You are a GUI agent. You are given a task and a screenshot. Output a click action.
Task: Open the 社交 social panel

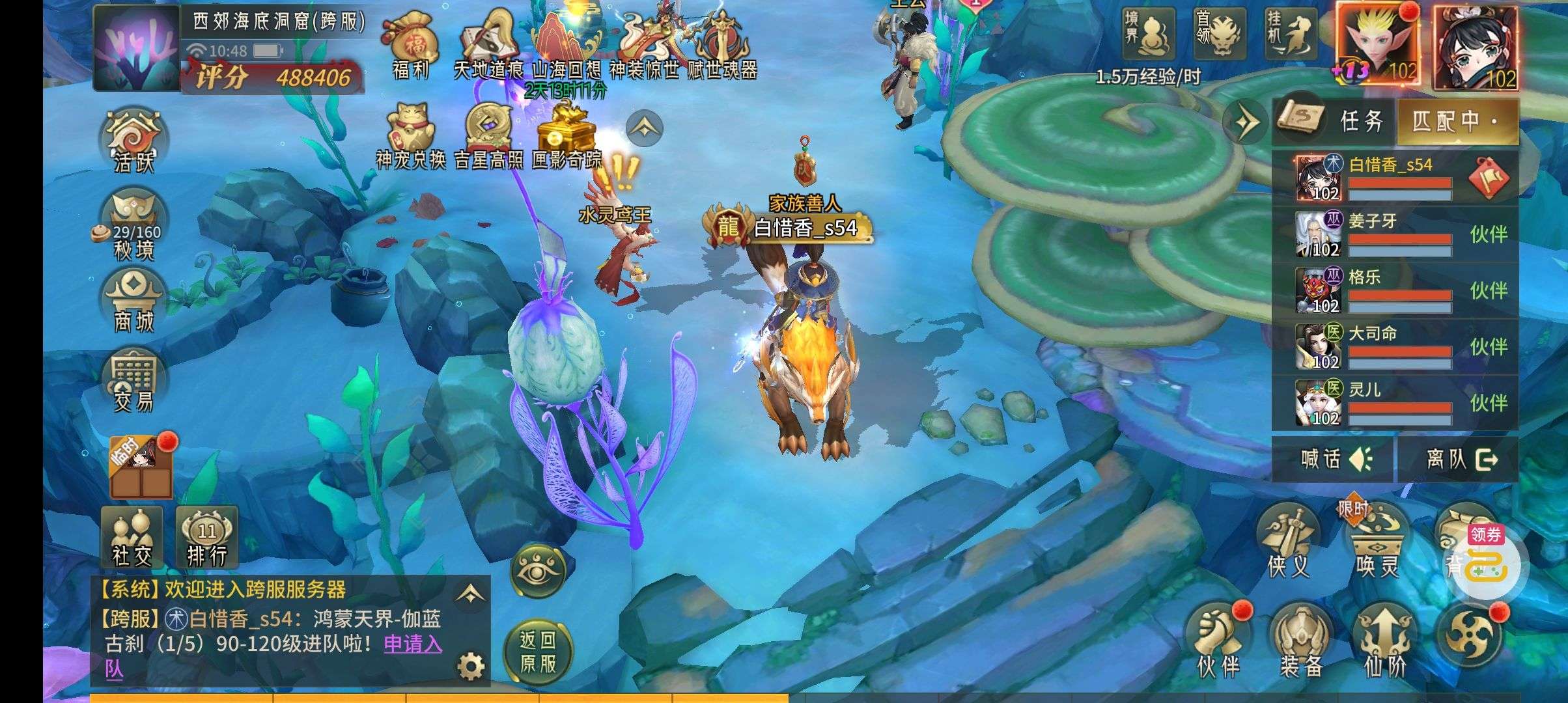[x=132, y=538]
